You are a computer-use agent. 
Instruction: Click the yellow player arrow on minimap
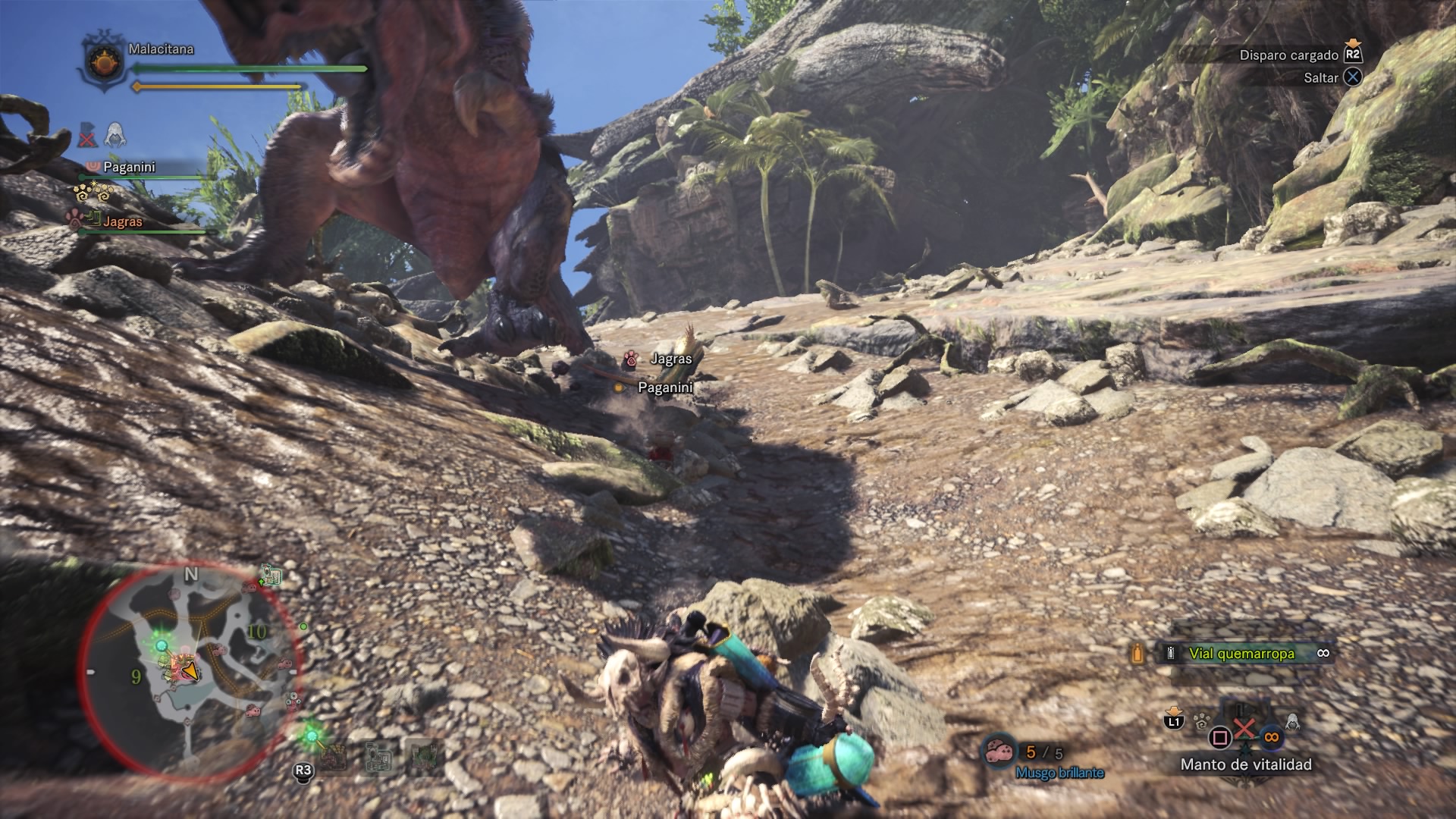(x=190, y=671)
